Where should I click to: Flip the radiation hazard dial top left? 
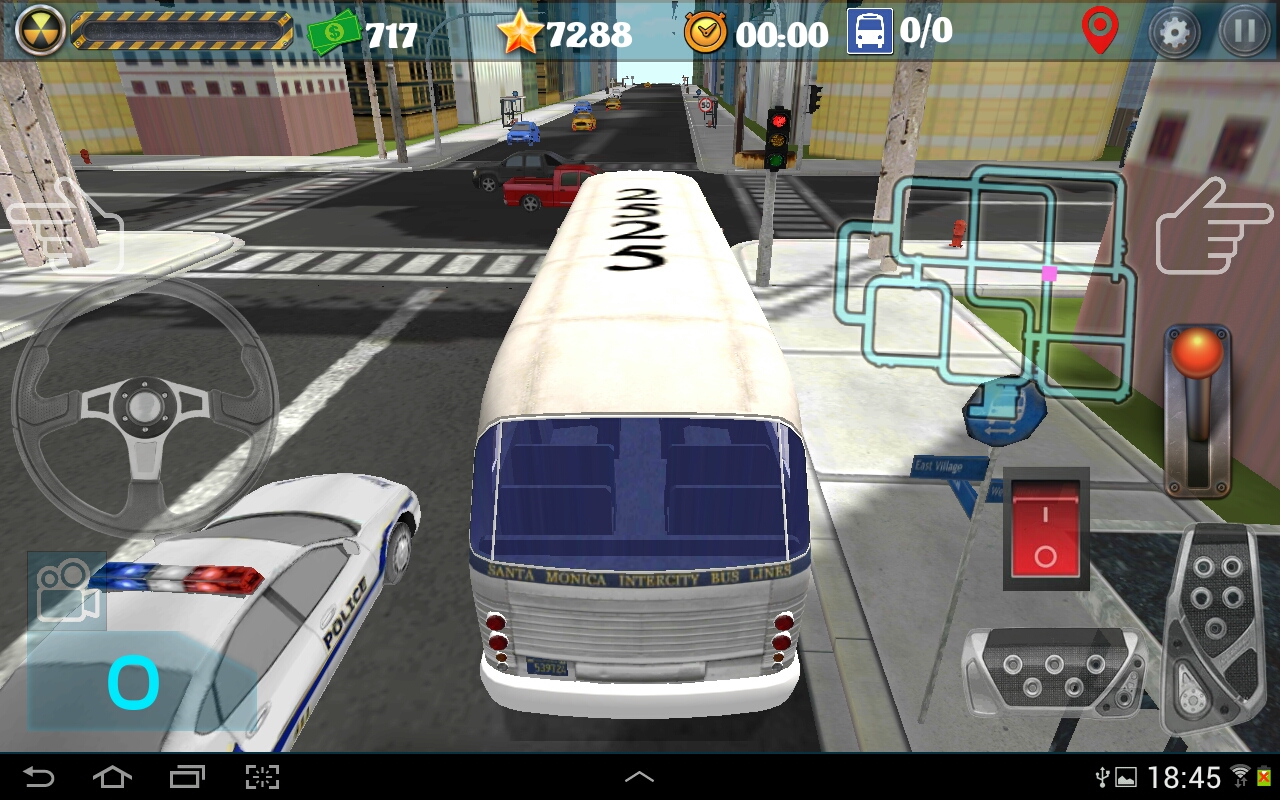tap(39, 31)
